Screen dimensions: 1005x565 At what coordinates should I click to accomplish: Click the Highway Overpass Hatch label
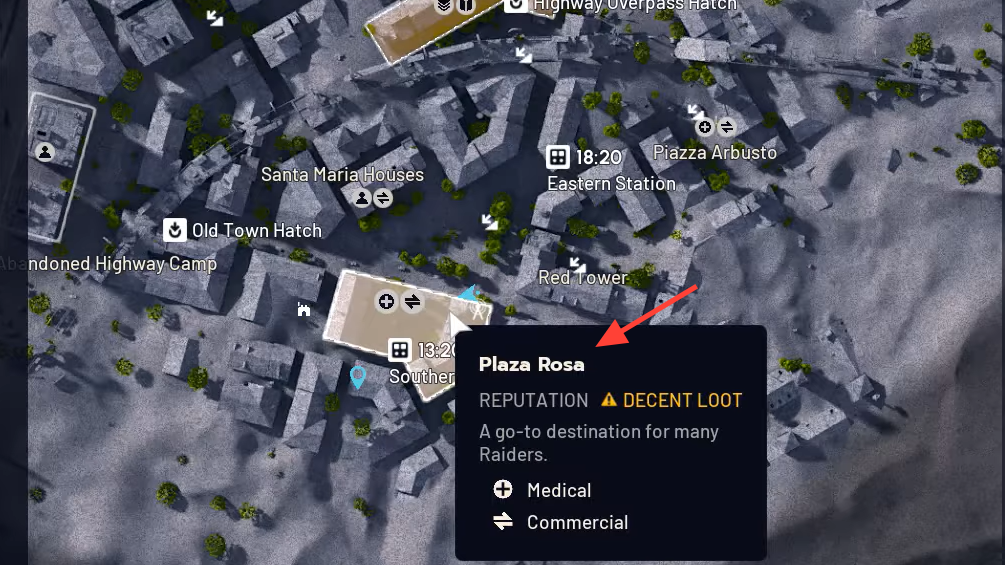(635, 6)
